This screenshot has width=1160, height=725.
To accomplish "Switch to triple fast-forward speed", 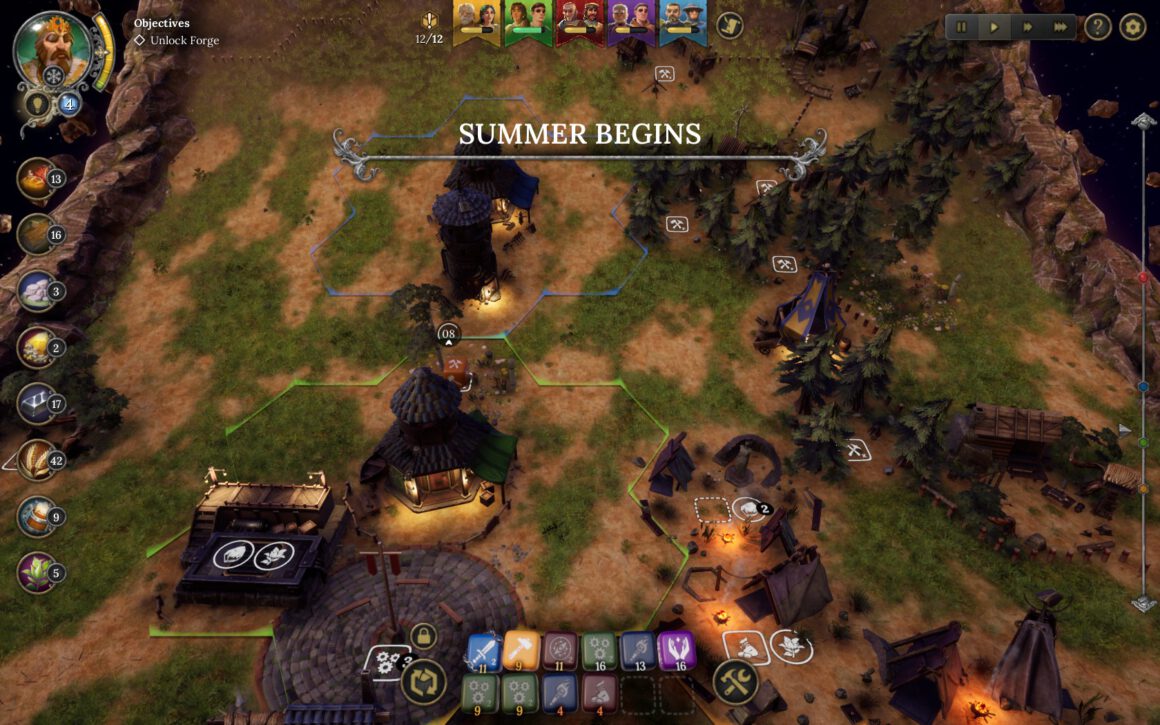I will (x=1060, y=27).
